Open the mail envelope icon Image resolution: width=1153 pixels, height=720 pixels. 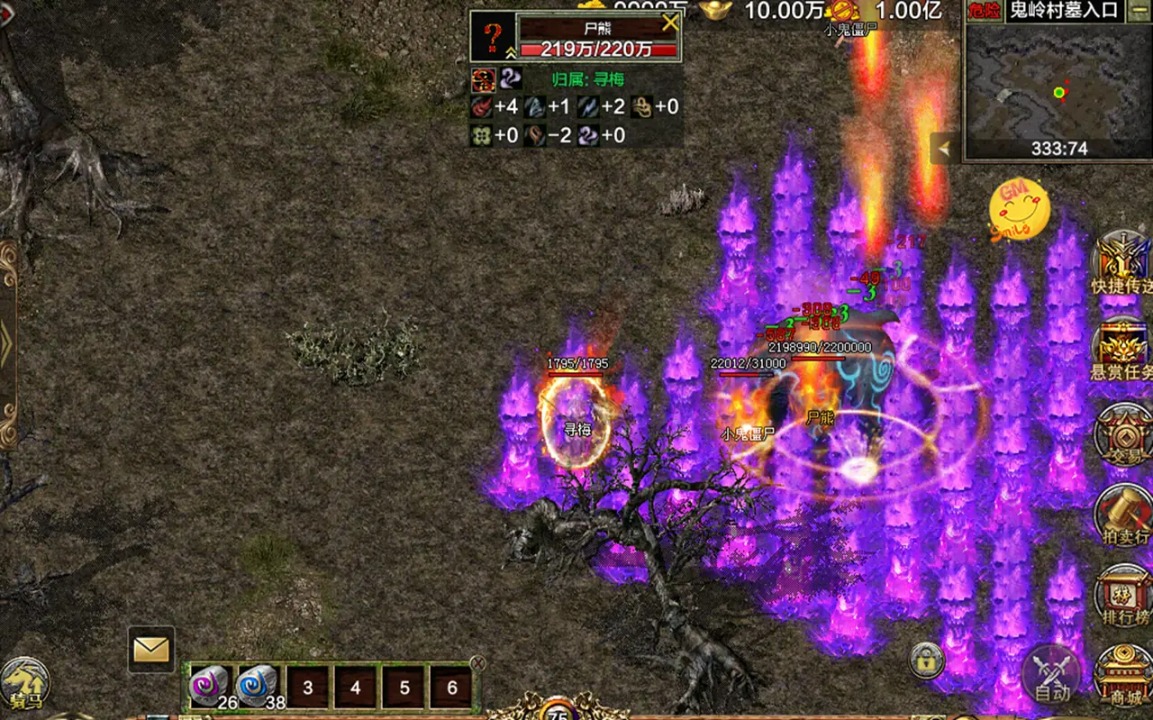(151, 649)
